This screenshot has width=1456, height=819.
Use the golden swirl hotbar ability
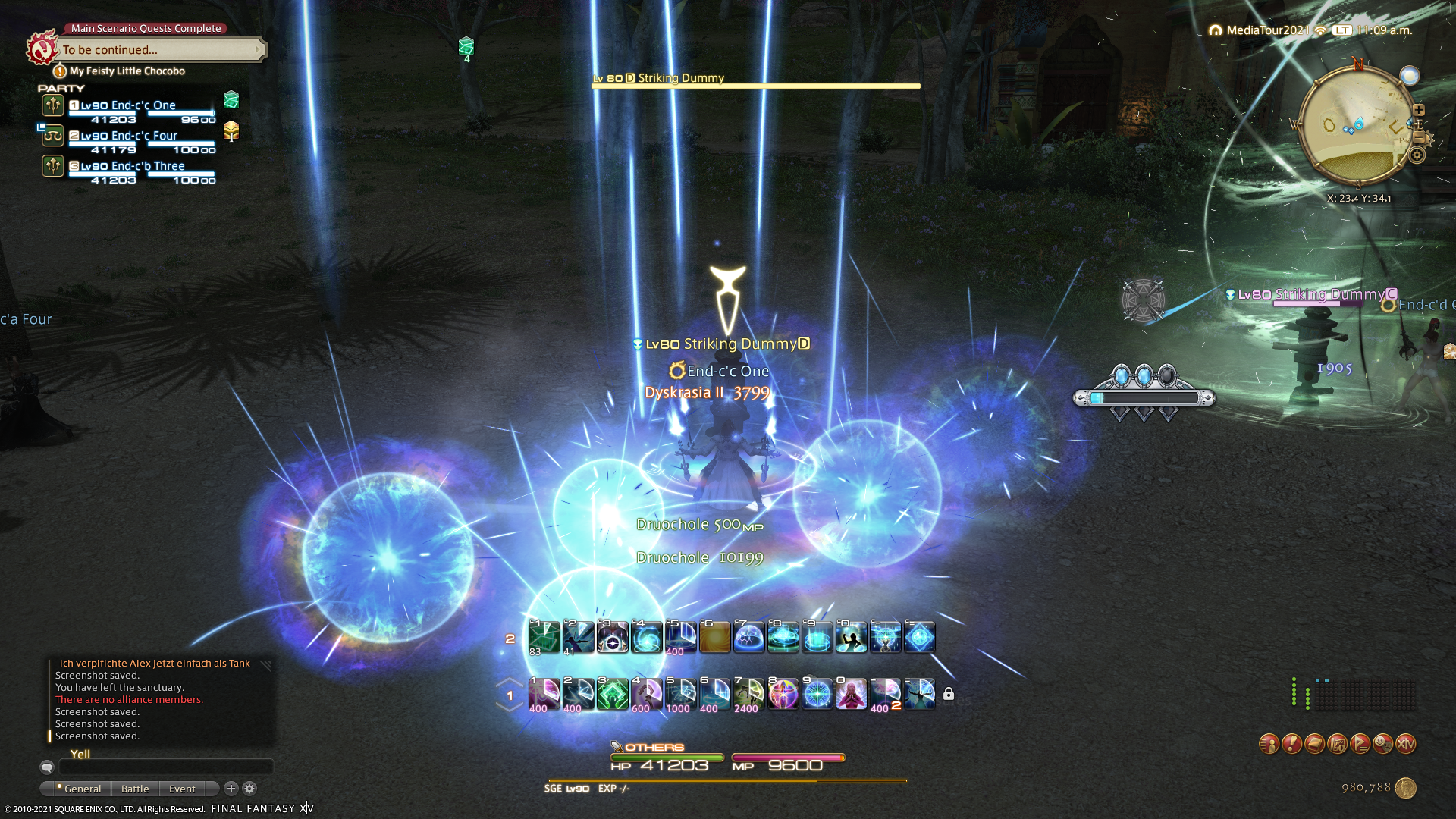[x=714, y=638]
